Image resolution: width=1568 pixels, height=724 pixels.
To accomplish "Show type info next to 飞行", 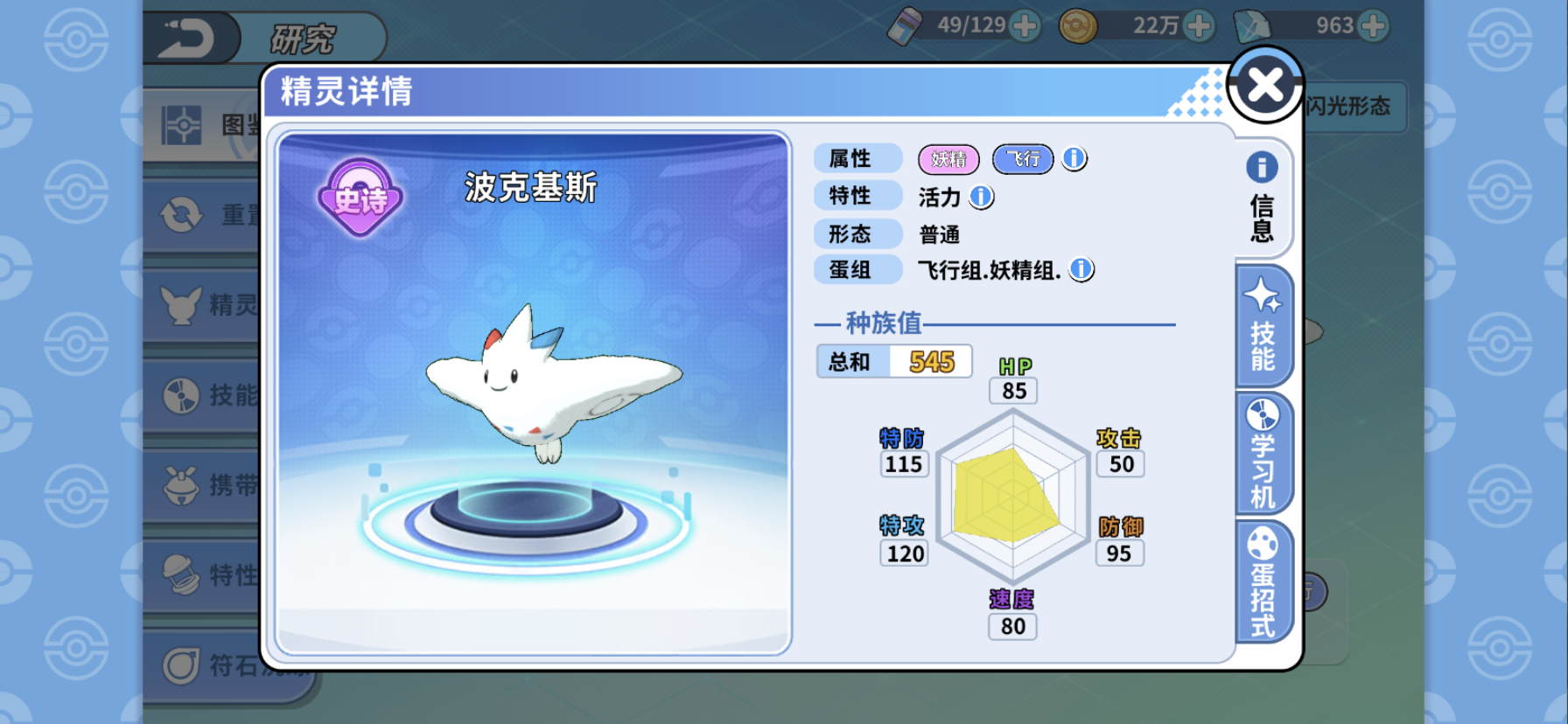I will pos(1074,158).
